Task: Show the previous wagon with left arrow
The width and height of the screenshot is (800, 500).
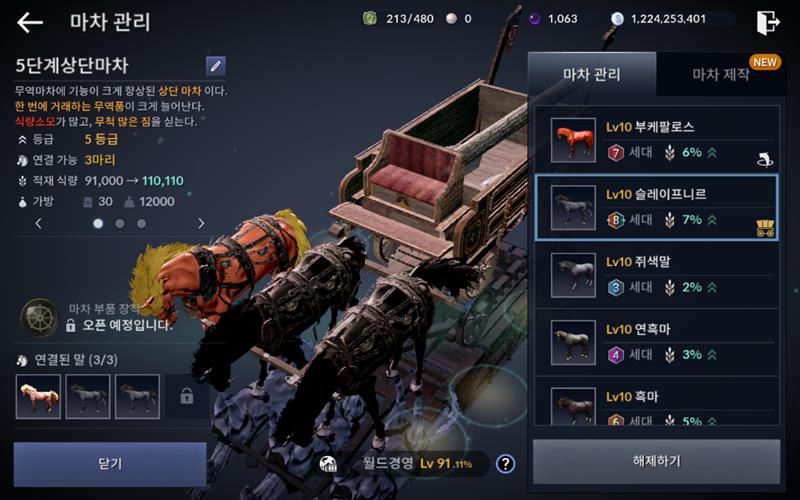Action: (x=39, y=224)
